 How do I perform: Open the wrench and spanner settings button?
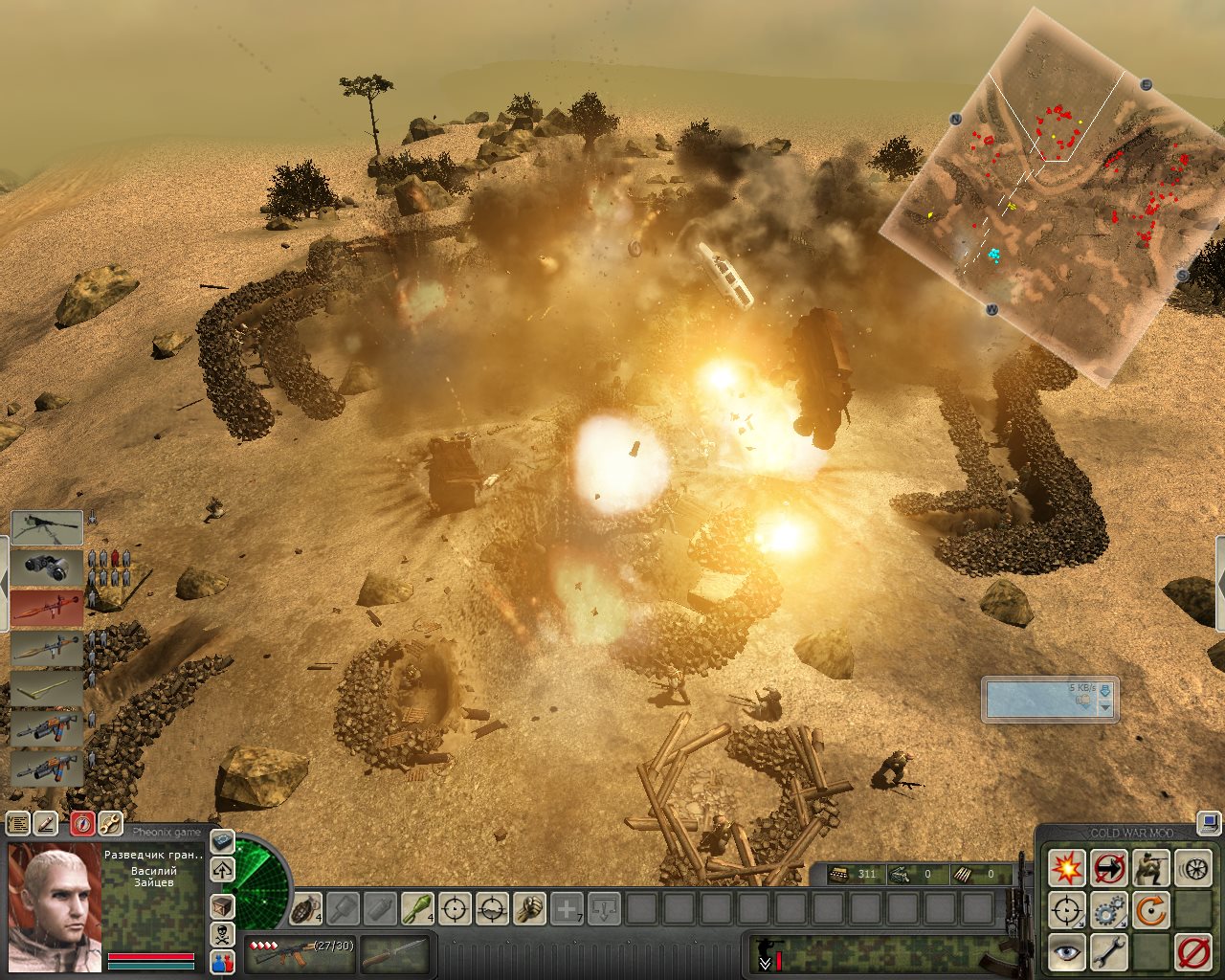tap(110, 823)
